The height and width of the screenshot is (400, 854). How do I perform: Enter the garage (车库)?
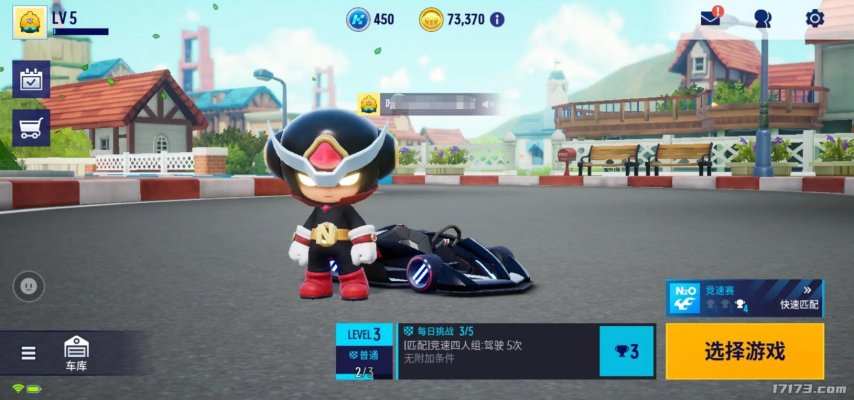[x=76, y=353]
